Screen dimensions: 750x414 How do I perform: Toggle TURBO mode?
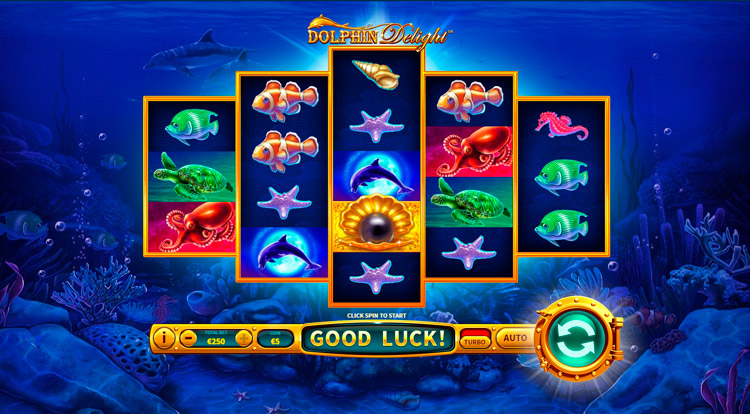pyautogui.click(x=474, y=340)
